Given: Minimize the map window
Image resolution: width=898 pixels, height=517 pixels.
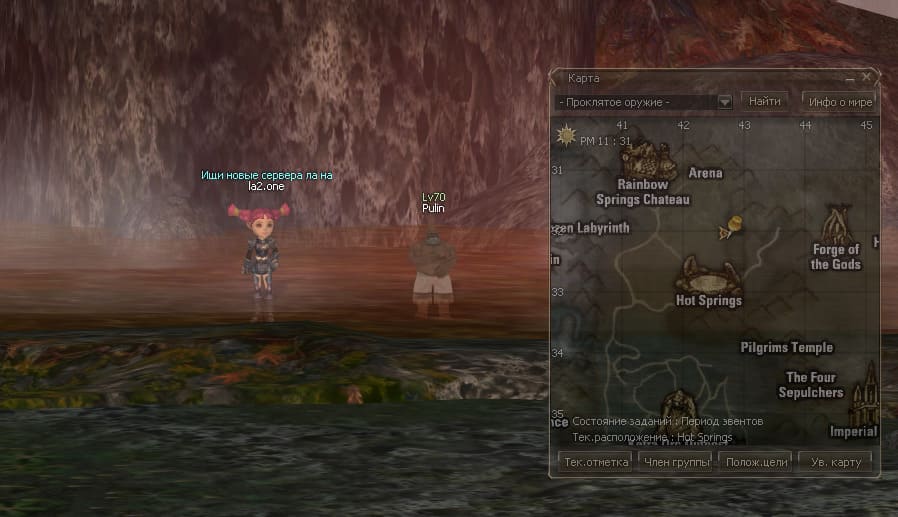Looking at the screenshot, I should pyautogui.click(x=850, y=77).
